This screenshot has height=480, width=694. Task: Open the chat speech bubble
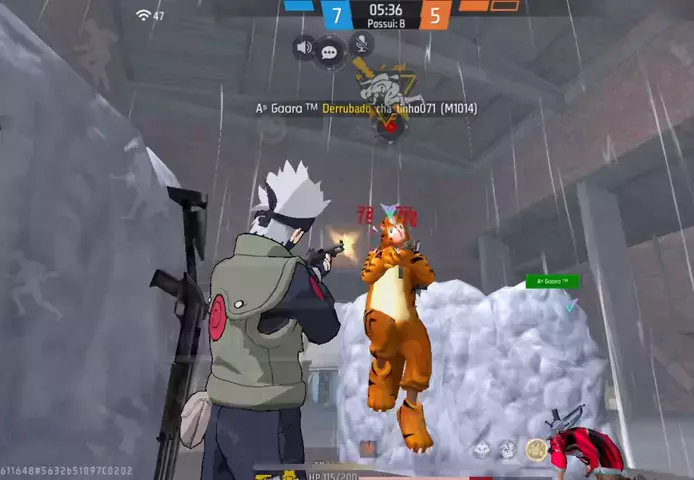click(329, 52)
